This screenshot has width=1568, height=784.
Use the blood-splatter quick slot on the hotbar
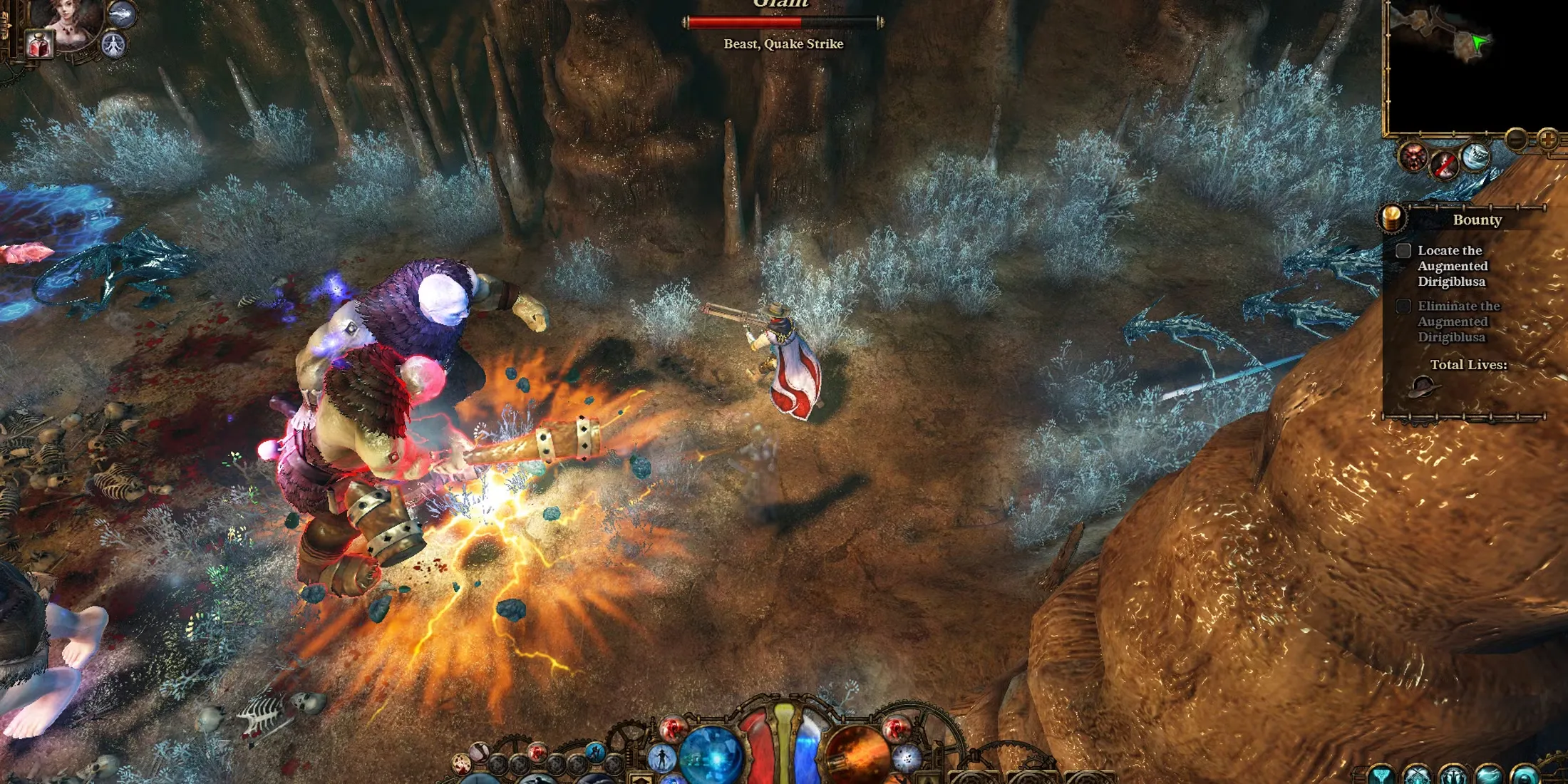(463, 765)
